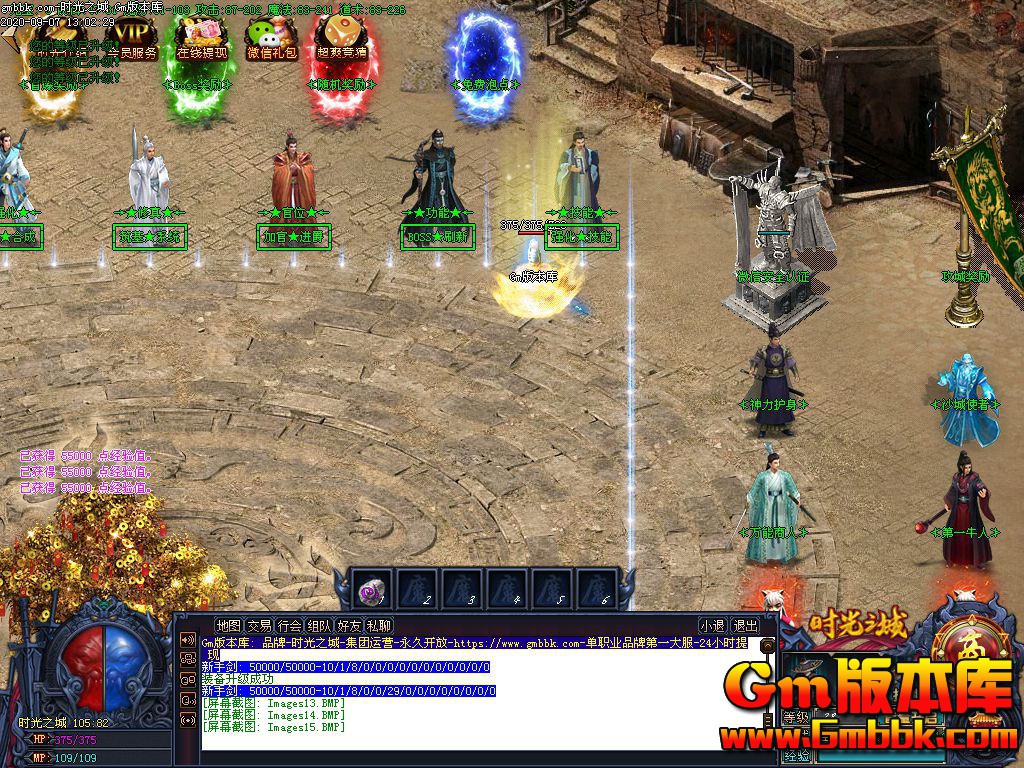1024x768 pixels.
Task: Toggle the chat sound speaker icon
Action: 187,640
